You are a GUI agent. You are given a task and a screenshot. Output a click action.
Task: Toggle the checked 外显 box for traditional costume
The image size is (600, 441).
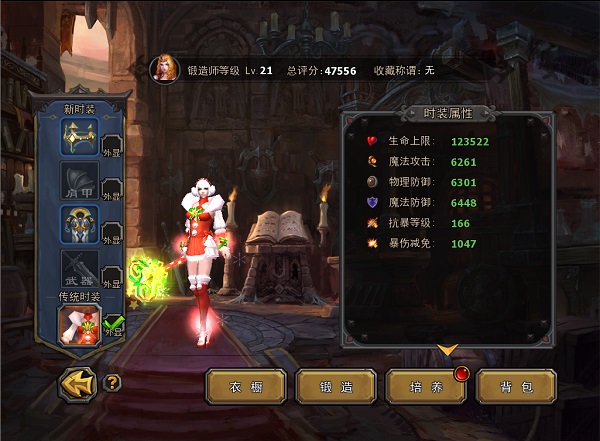(113, 327)
